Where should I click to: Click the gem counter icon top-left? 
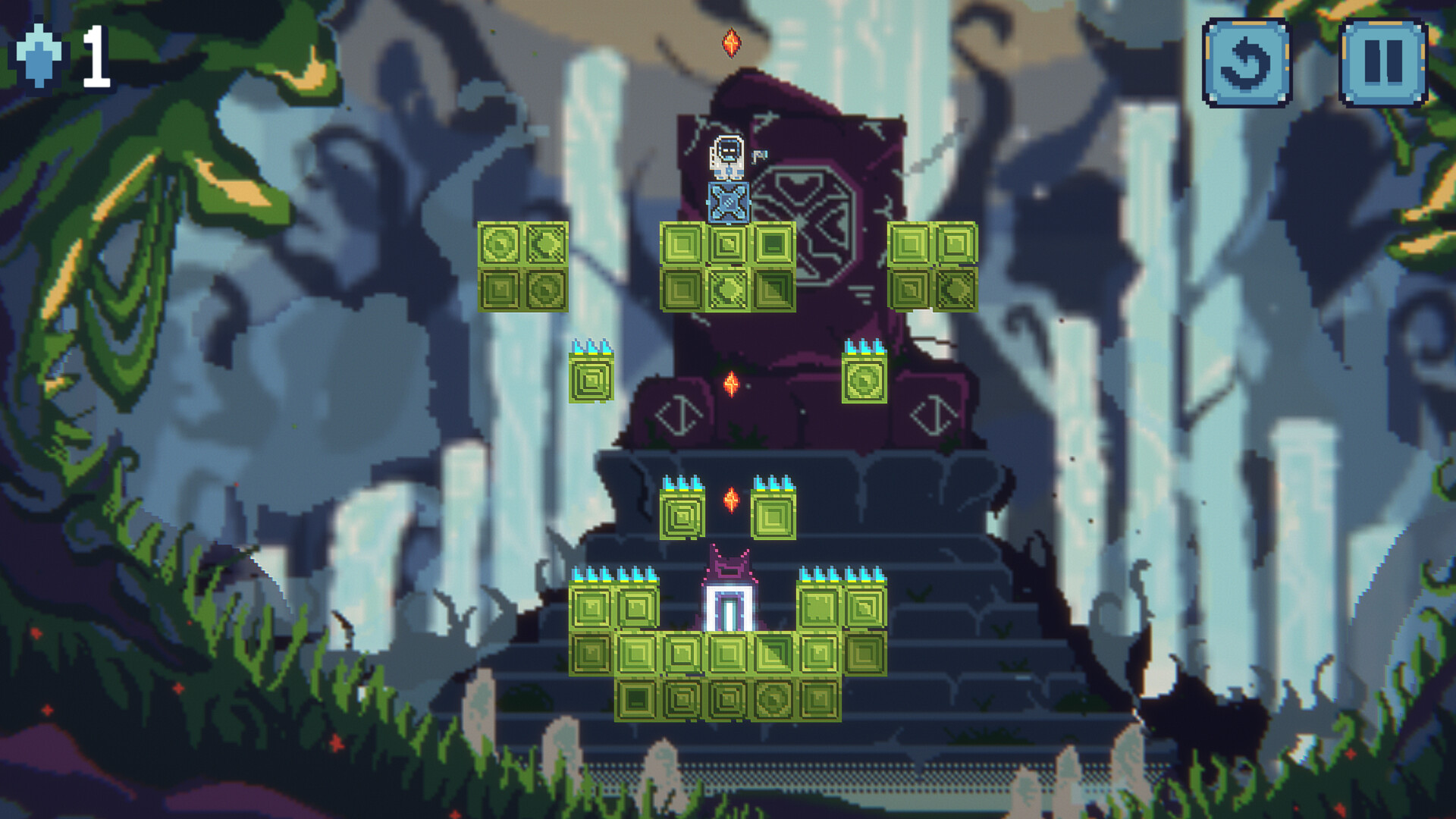[39, 56]
